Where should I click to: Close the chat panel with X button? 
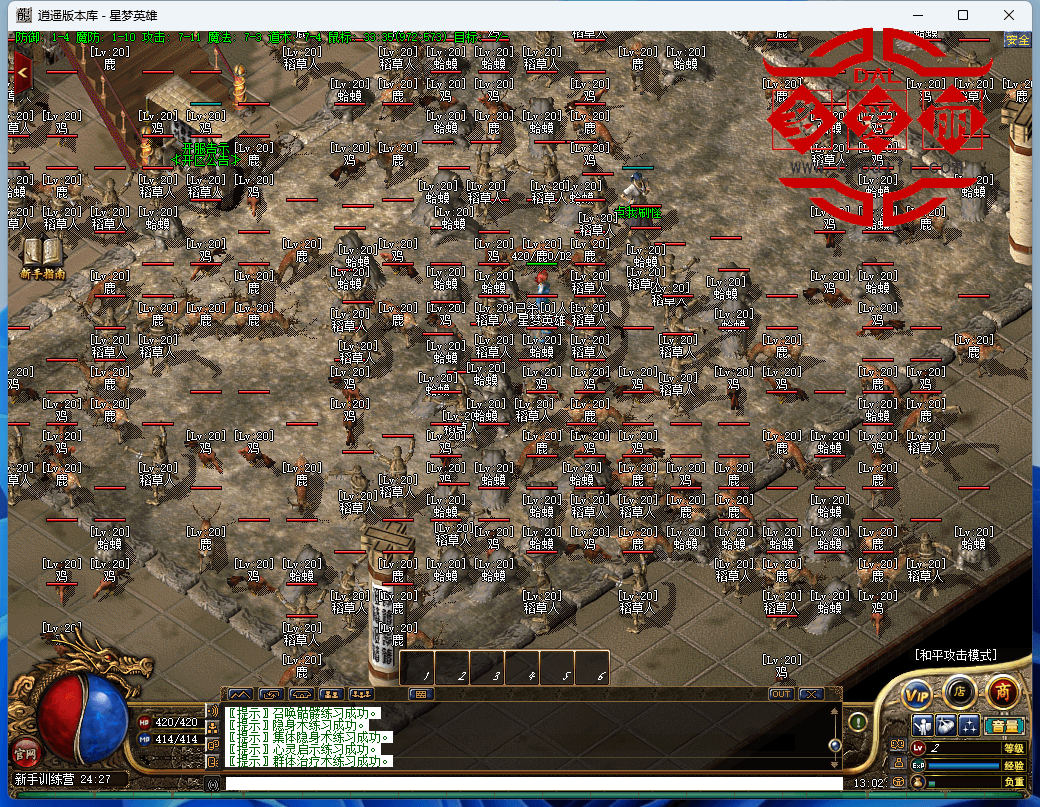[x=811, y=693]
